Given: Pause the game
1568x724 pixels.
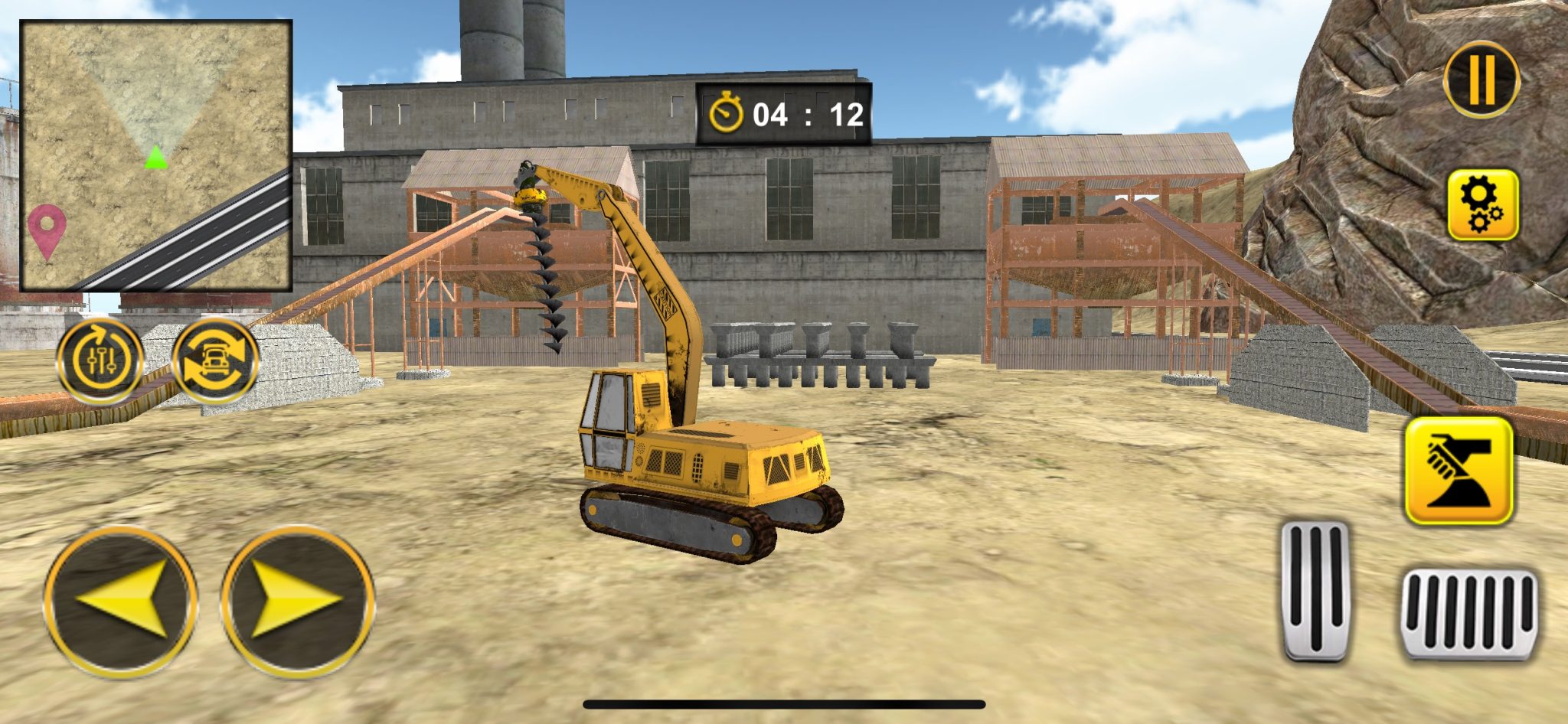Looking at the screenshot, I should (x=1482, y=82).
